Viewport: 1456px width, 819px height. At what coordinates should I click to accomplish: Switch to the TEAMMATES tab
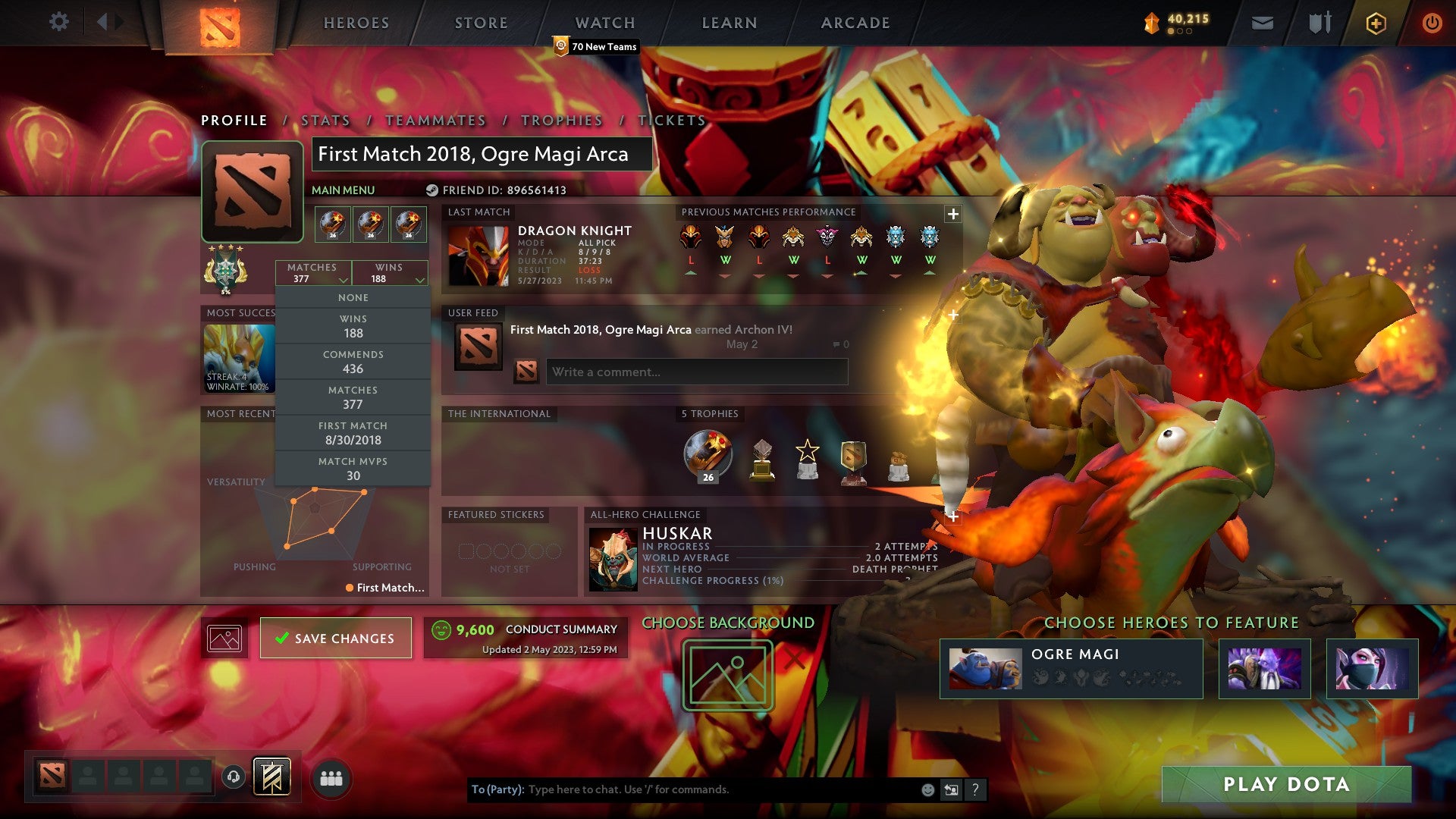click(435, 121)
